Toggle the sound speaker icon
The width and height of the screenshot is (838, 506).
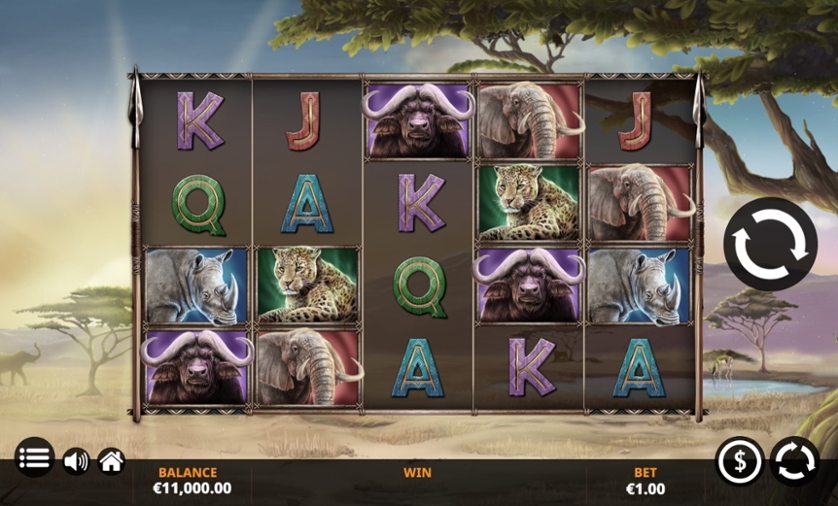[x=76, y=461]
